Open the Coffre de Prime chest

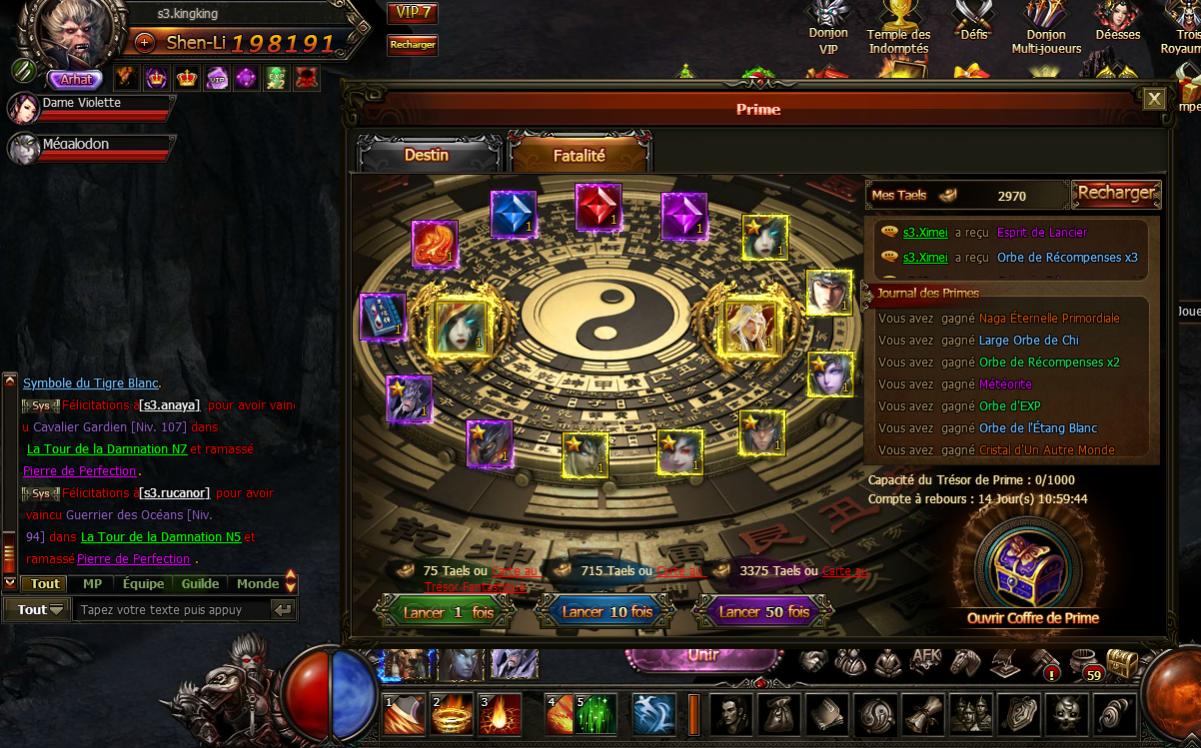[1031, 570]
